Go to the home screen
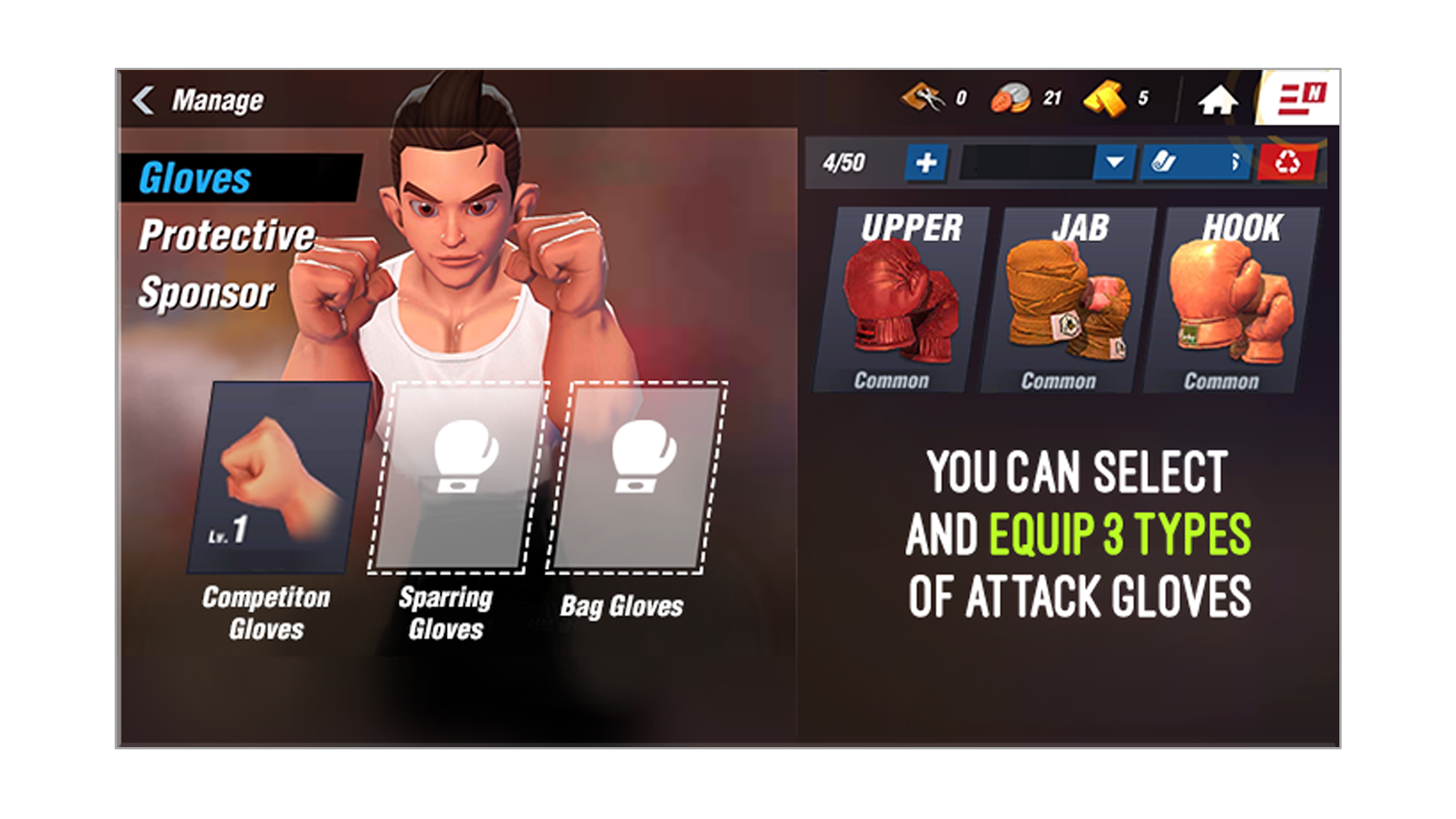Viewport: 1456px width, 819px height. pos(1217,100)
